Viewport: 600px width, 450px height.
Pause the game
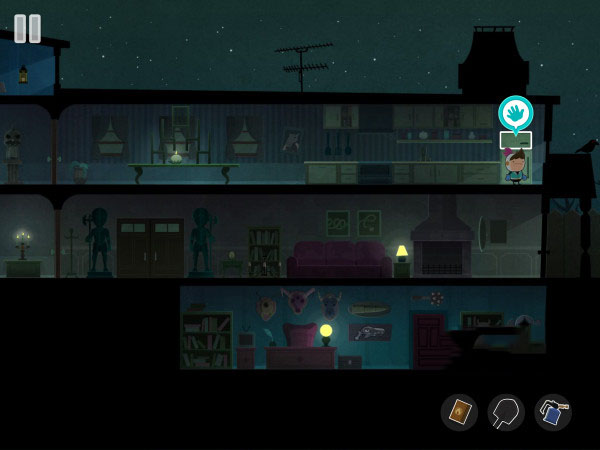28,28
